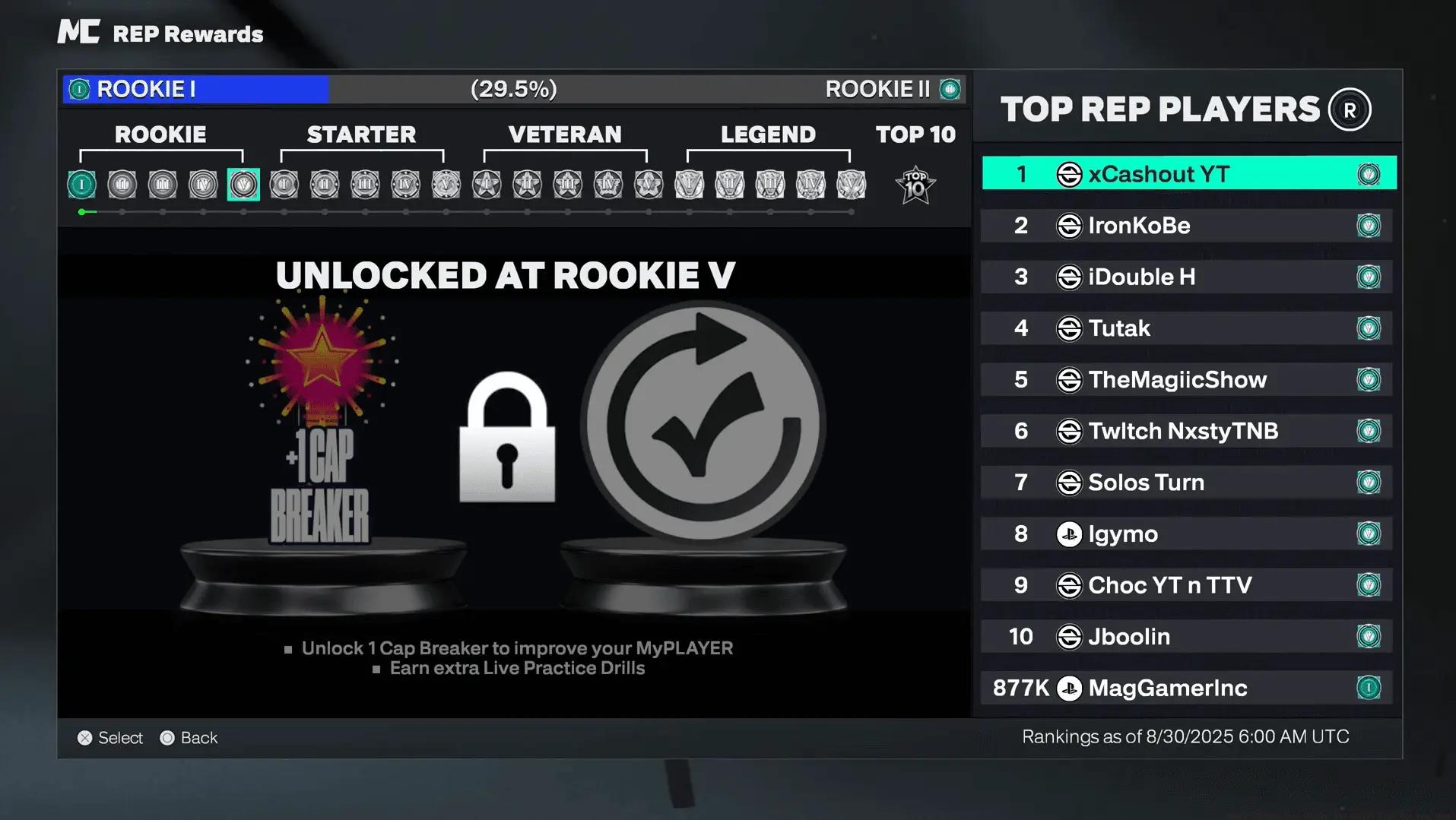Open MagGamerInc's own ranking row
1456x820 pixels.
[x=1187, y=688]
